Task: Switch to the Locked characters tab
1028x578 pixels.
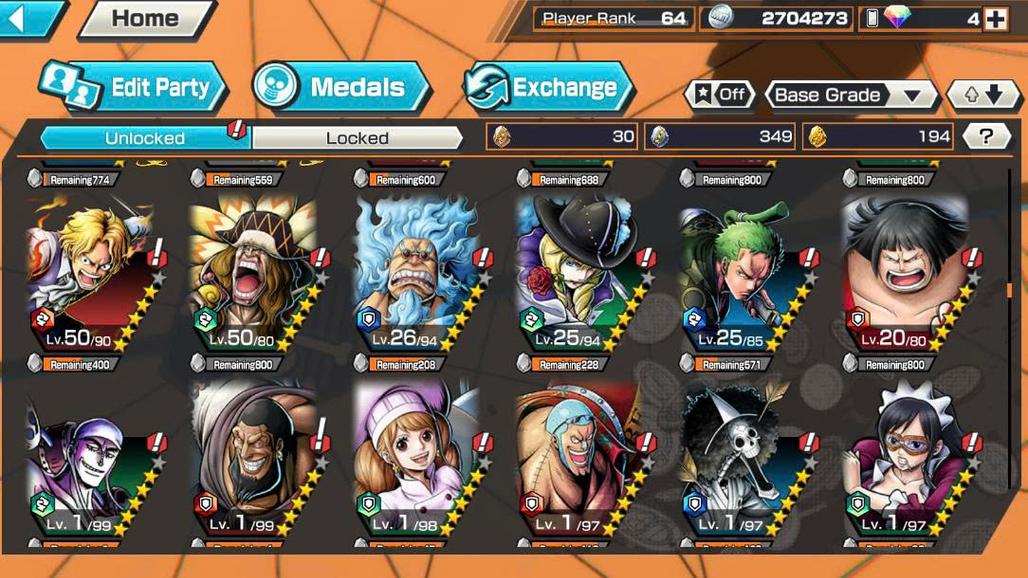Action: [357, 137]
